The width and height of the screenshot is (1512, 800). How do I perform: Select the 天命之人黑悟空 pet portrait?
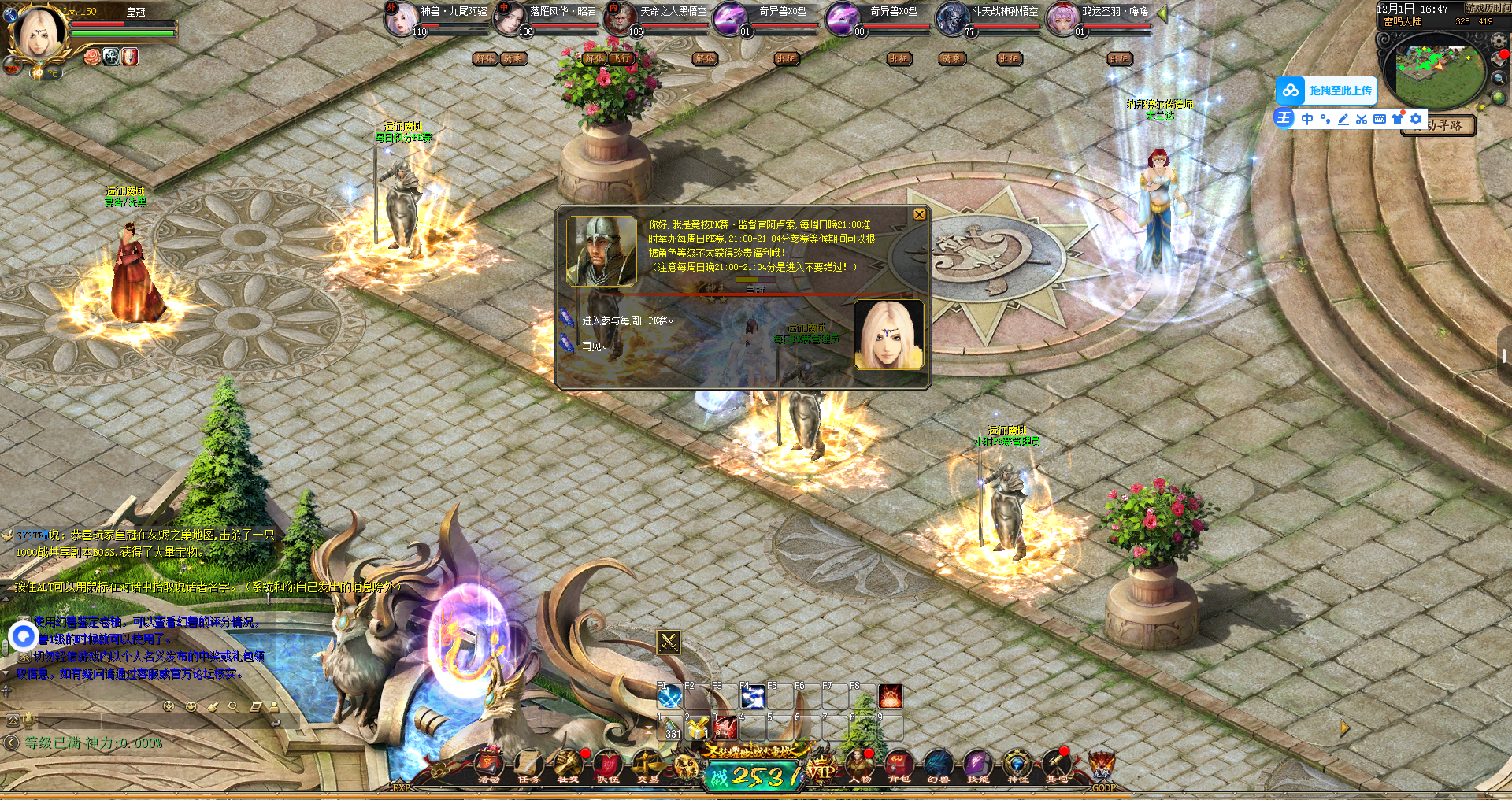(x=620, y=18)
